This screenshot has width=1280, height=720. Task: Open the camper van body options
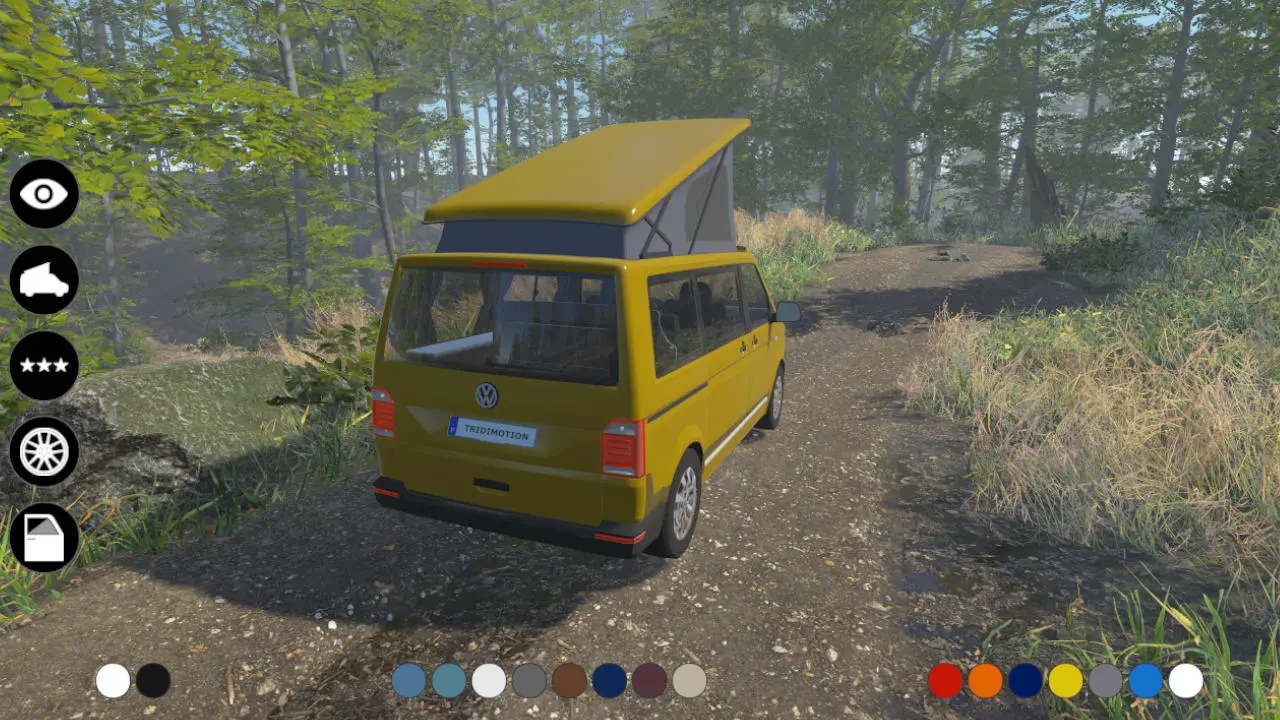click(x=44, y=280)
